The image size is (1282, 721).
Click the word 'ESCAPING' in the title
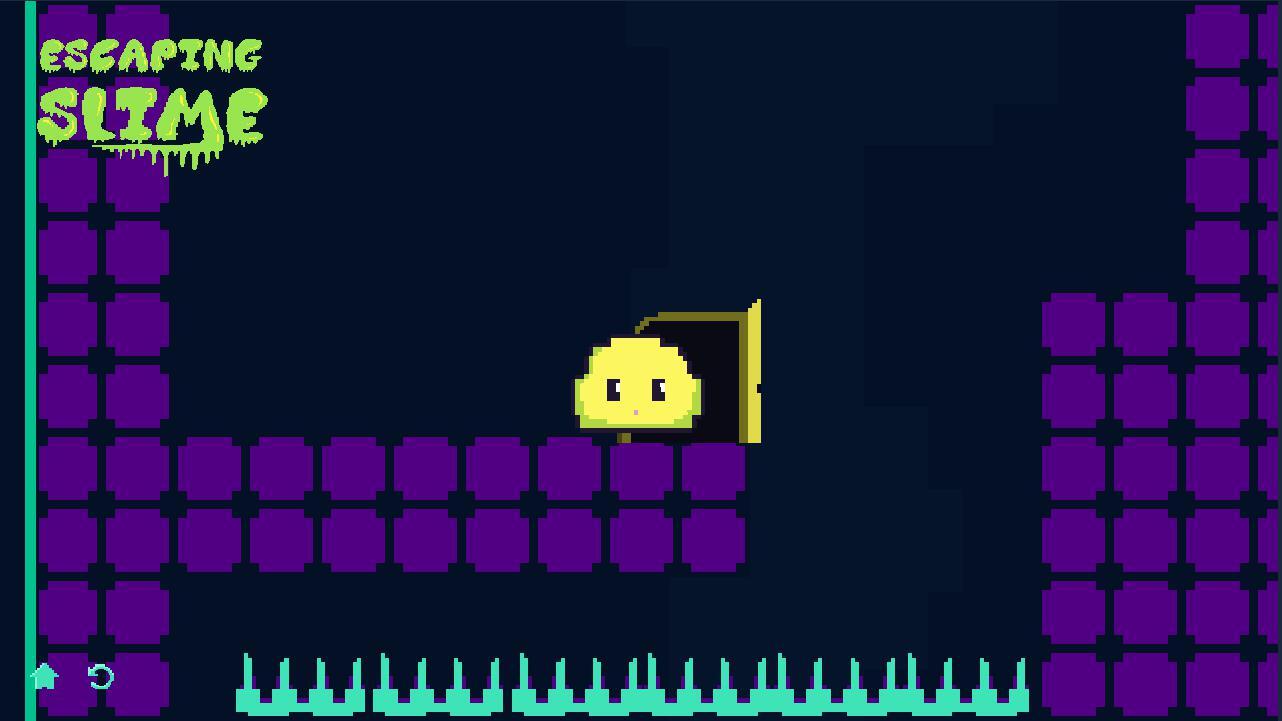click(x=150, y=55)
